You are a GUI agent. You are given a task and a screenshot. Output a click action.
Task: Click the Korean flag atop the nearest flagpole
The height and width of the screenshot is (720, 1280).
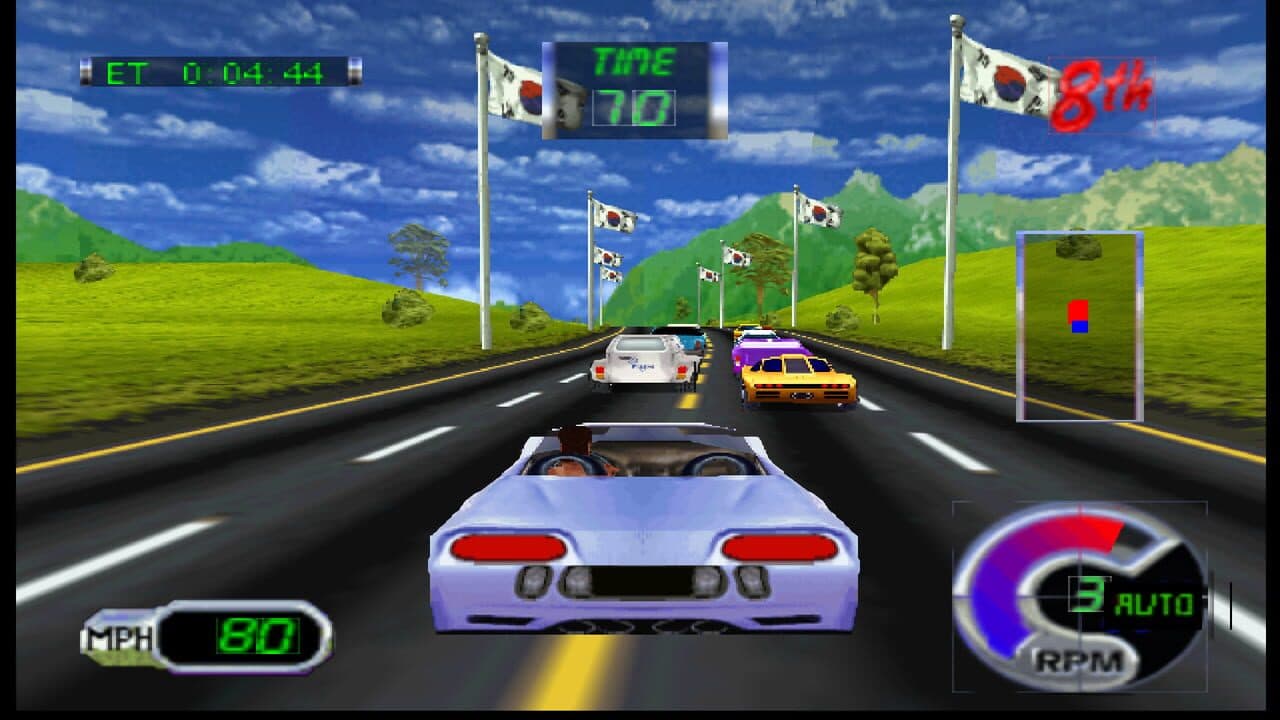coord(1000,75)
